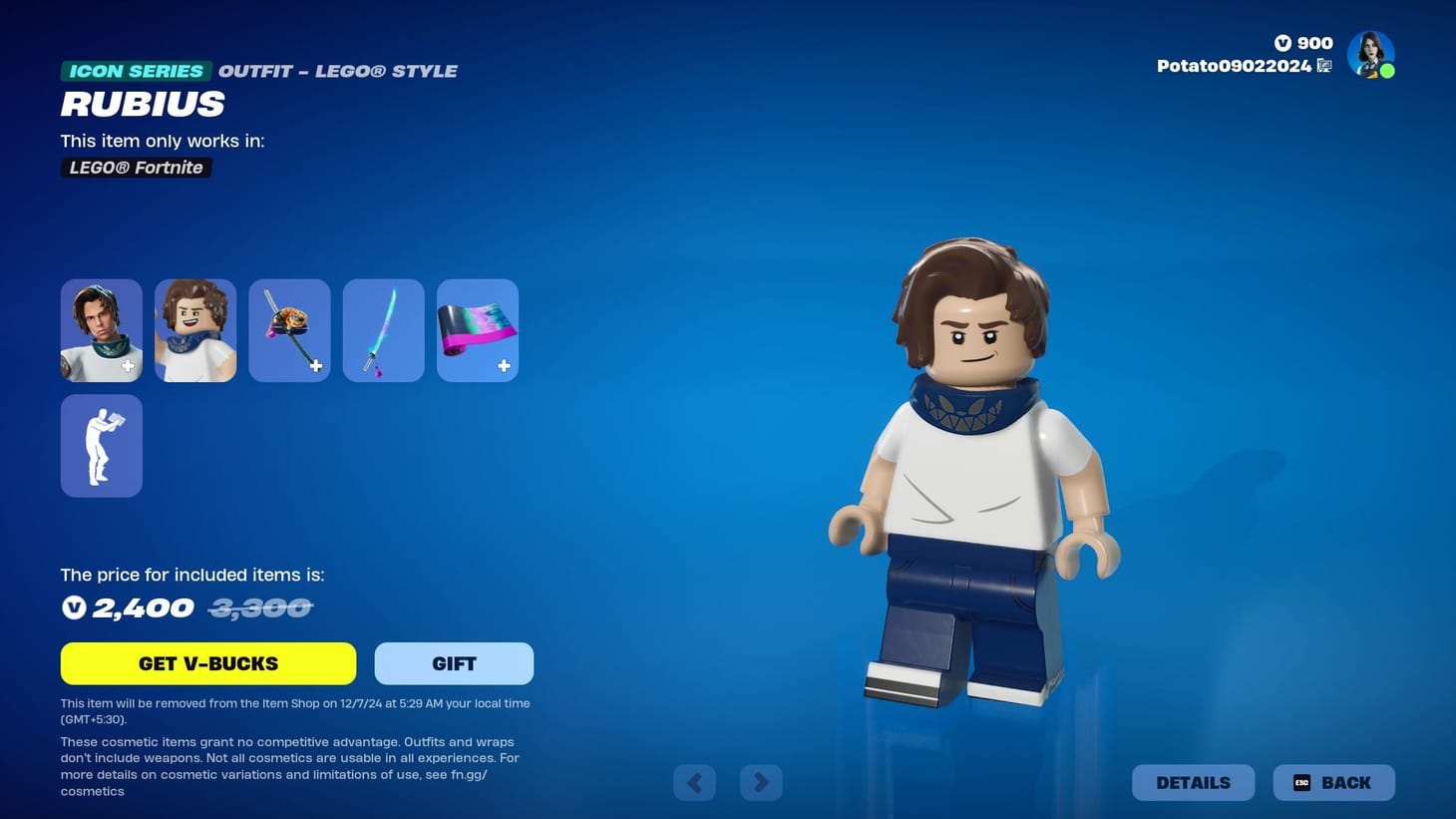
Task: Open the DETAILS panel
Action: click(1193, 782)
